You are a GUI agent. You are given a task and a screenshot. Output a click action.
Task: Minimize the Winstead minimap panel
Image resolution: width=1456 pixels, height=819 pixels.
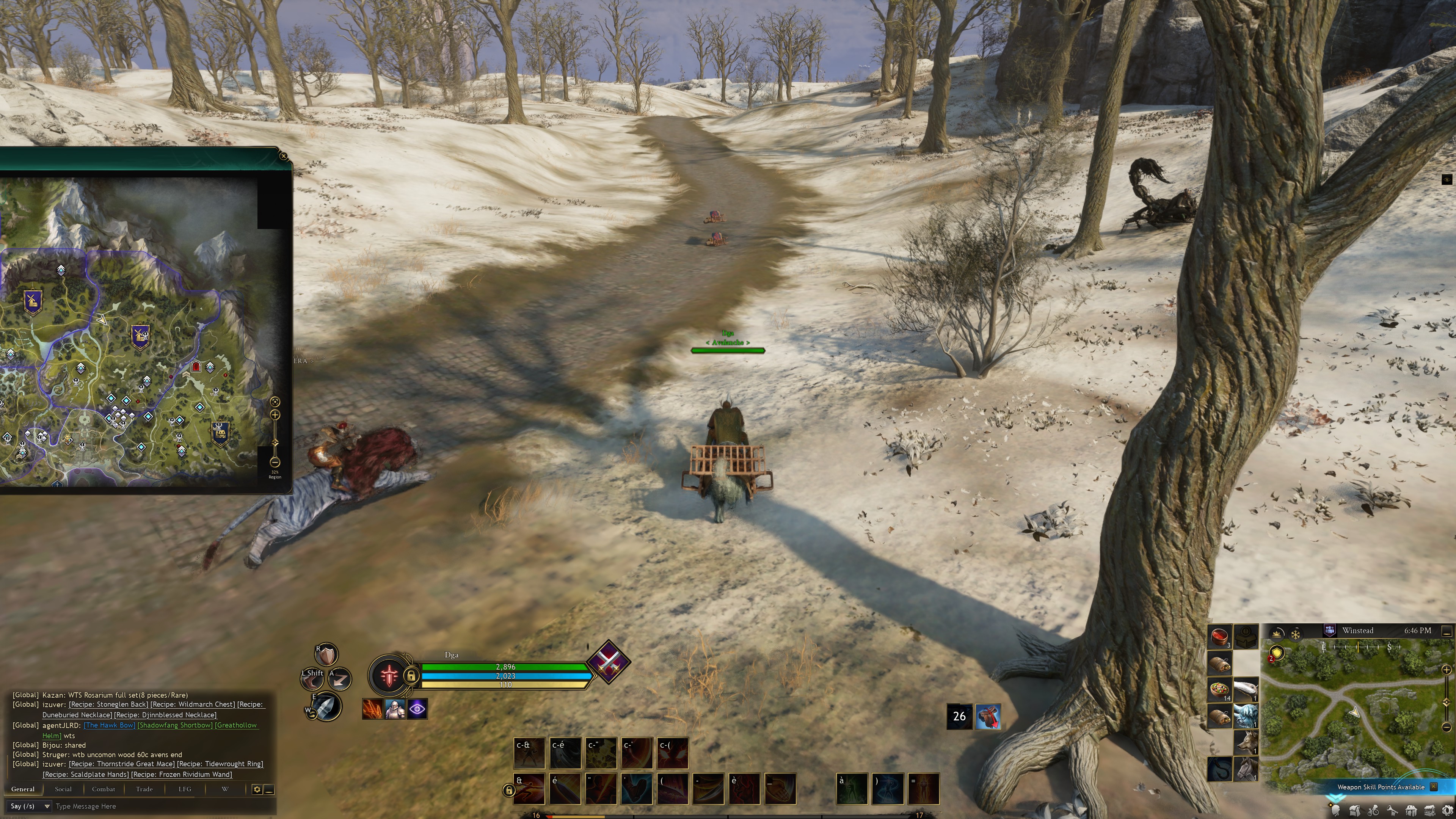point(1447,631)
